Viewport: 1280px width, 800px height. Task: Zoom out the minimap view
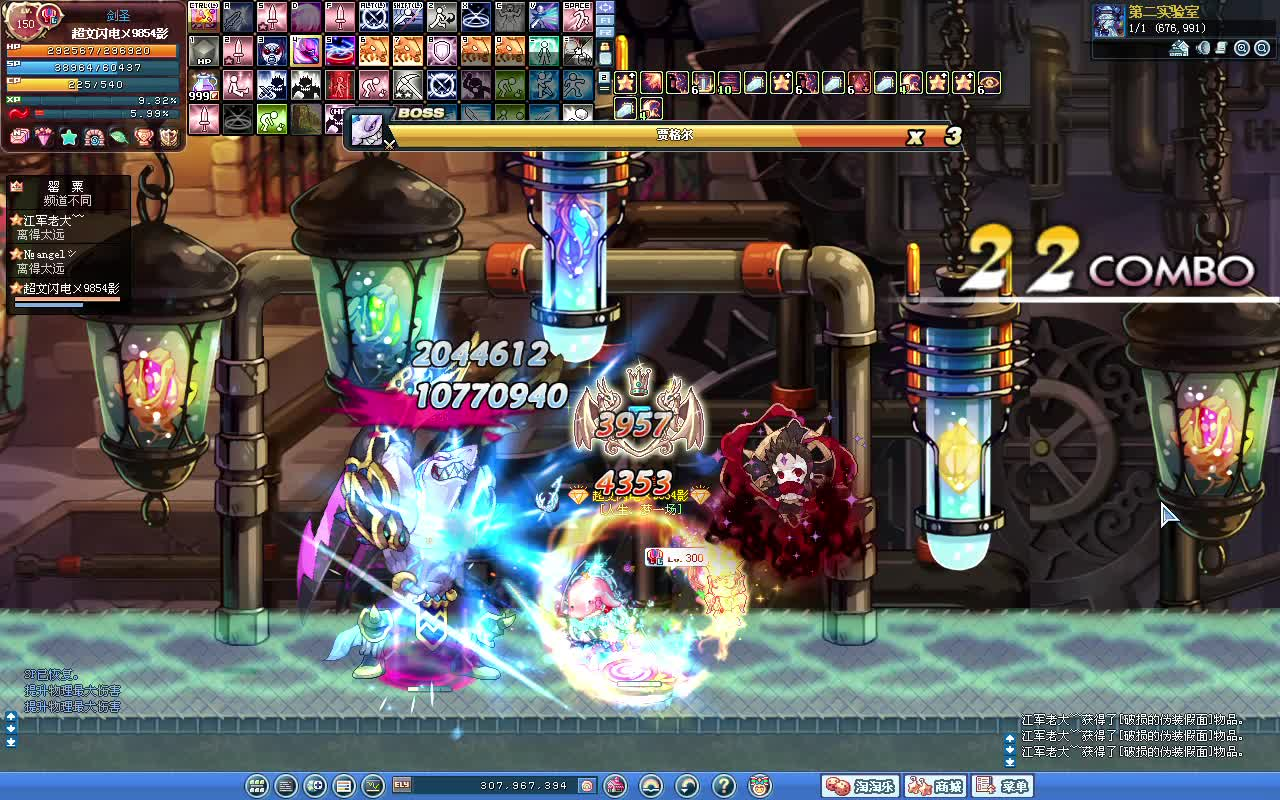[x=1262, y=48]
